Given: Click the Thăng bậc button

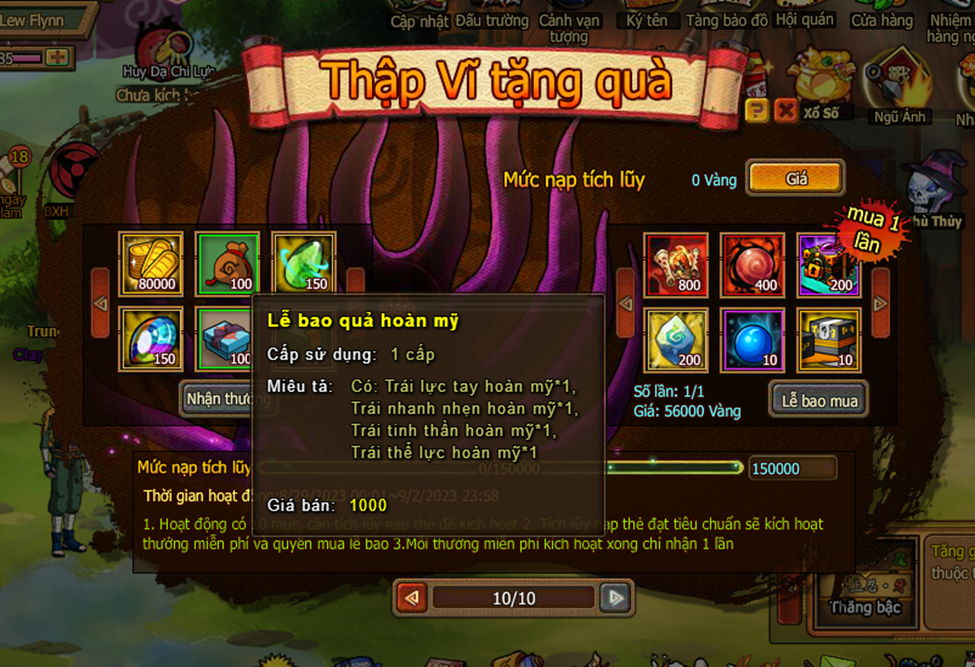Looking at the screenshot, I should point(865,606).
